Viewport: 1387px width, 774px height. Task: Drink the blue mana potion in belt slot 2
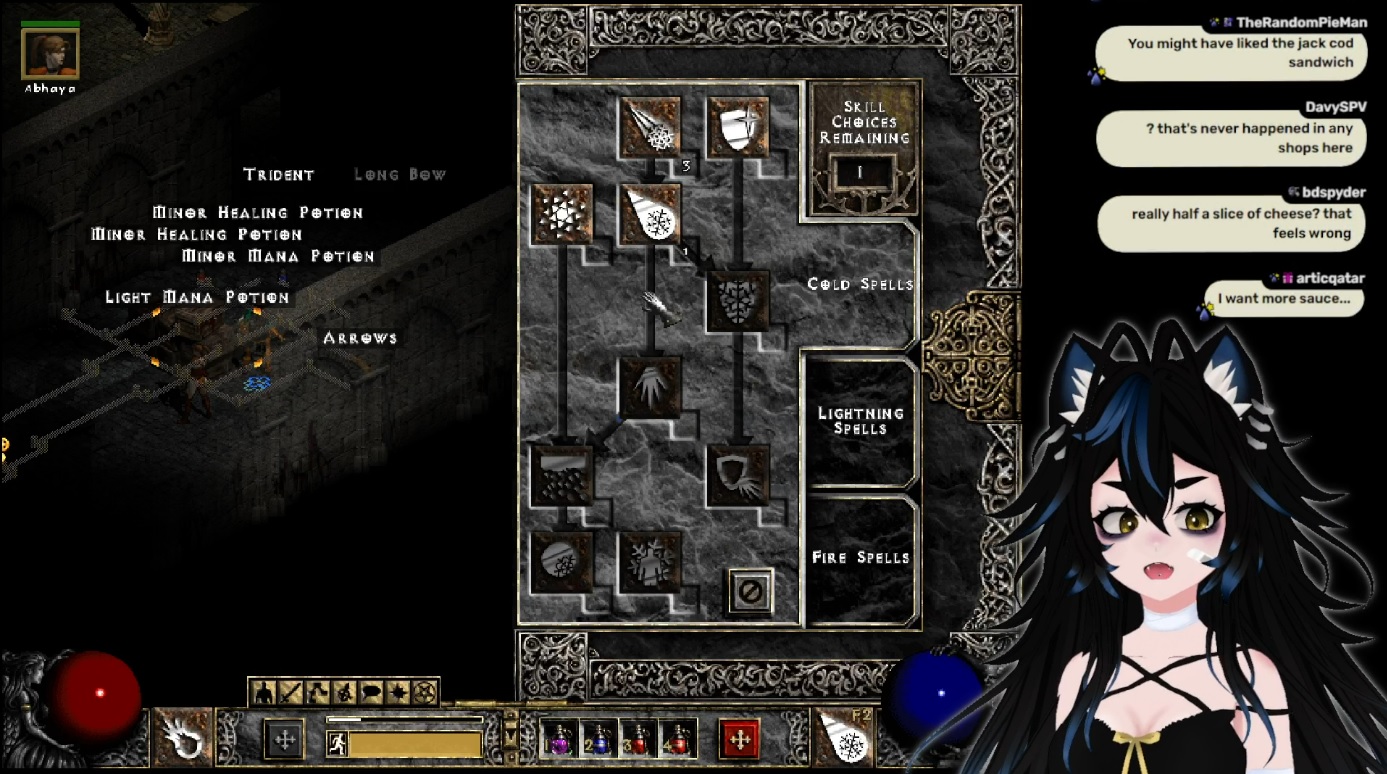598,739
